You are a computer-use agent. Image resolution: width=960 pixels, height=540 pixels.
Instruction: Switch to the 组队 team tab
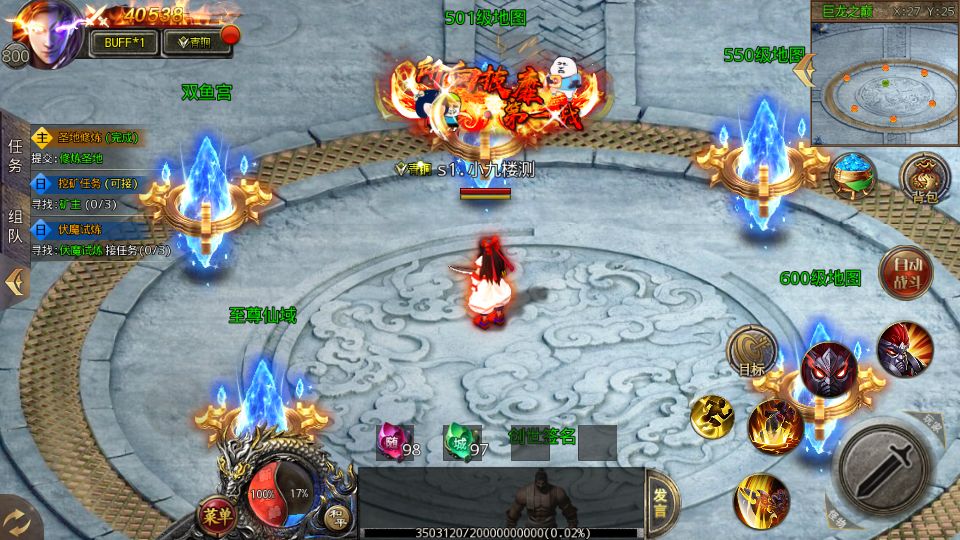click(x=15, y=226)
